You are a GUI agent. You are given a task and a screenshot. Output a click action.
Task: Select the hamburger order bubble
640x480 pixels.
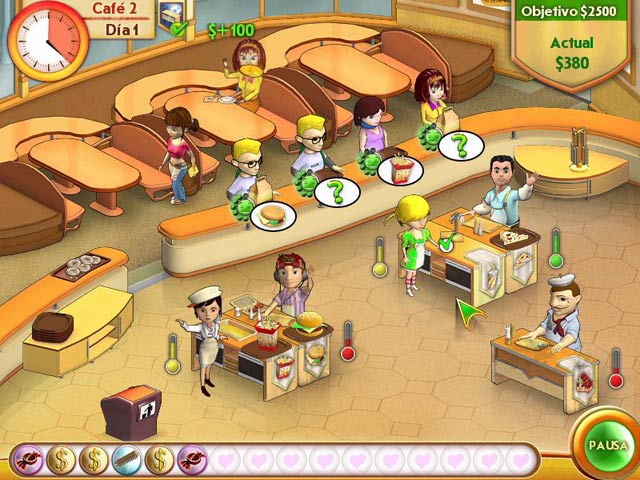click(271, 214)
